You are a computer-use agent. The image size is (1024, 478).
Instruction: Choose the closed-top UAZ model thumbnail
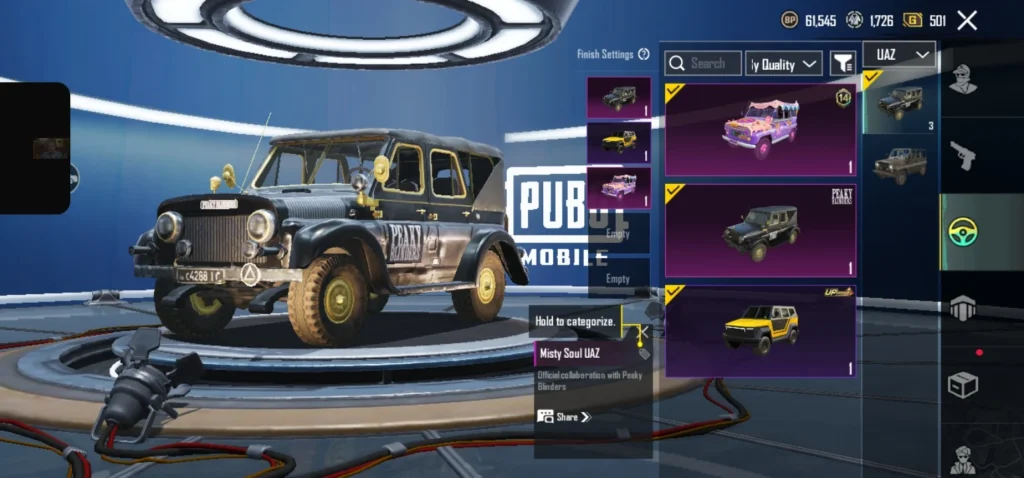[x=899, y=102]
